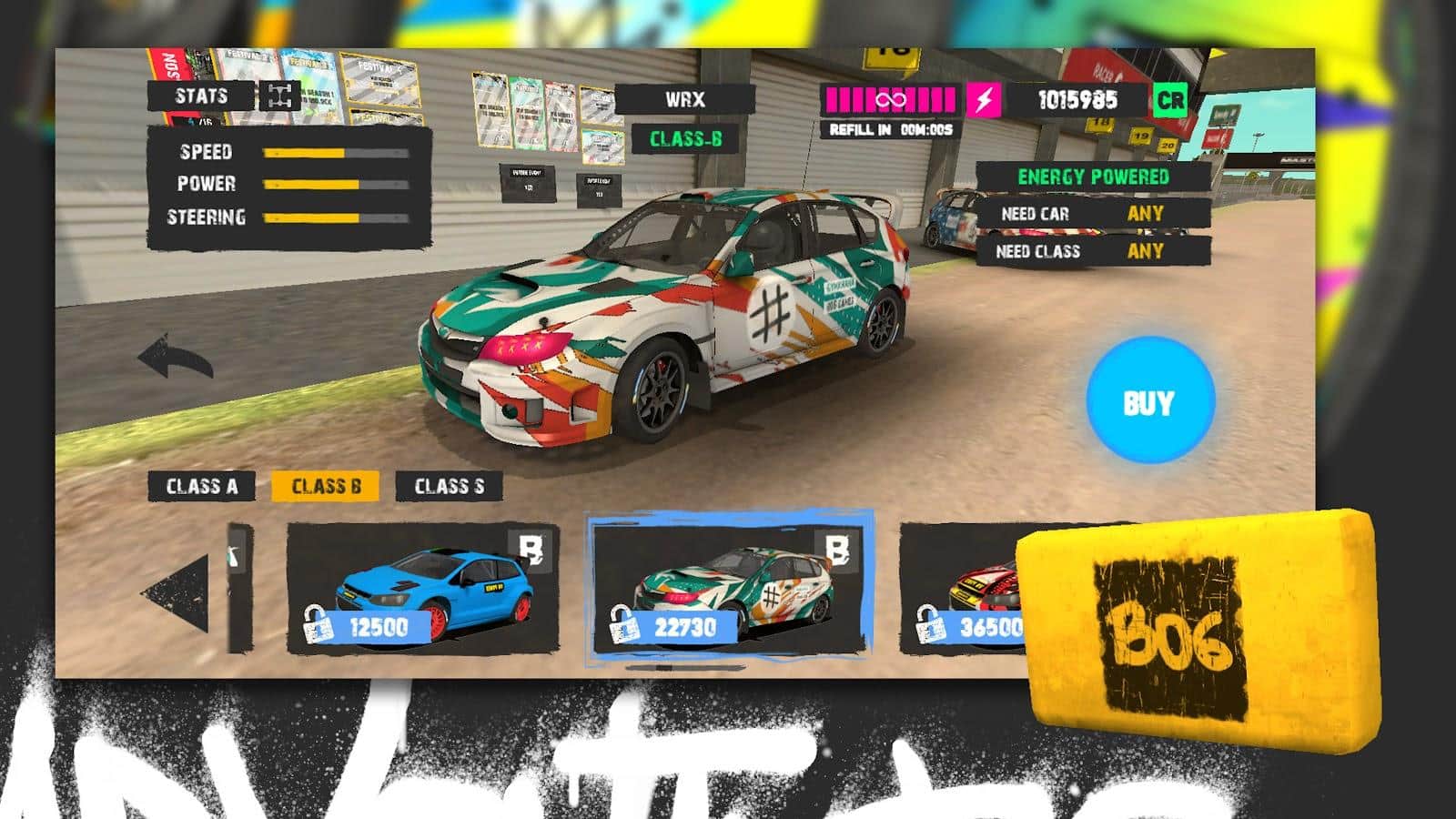Viewport: 1456px width, 819px height.
Task: Switch to the CLASS A tab
Action: (x=201, y=485)
